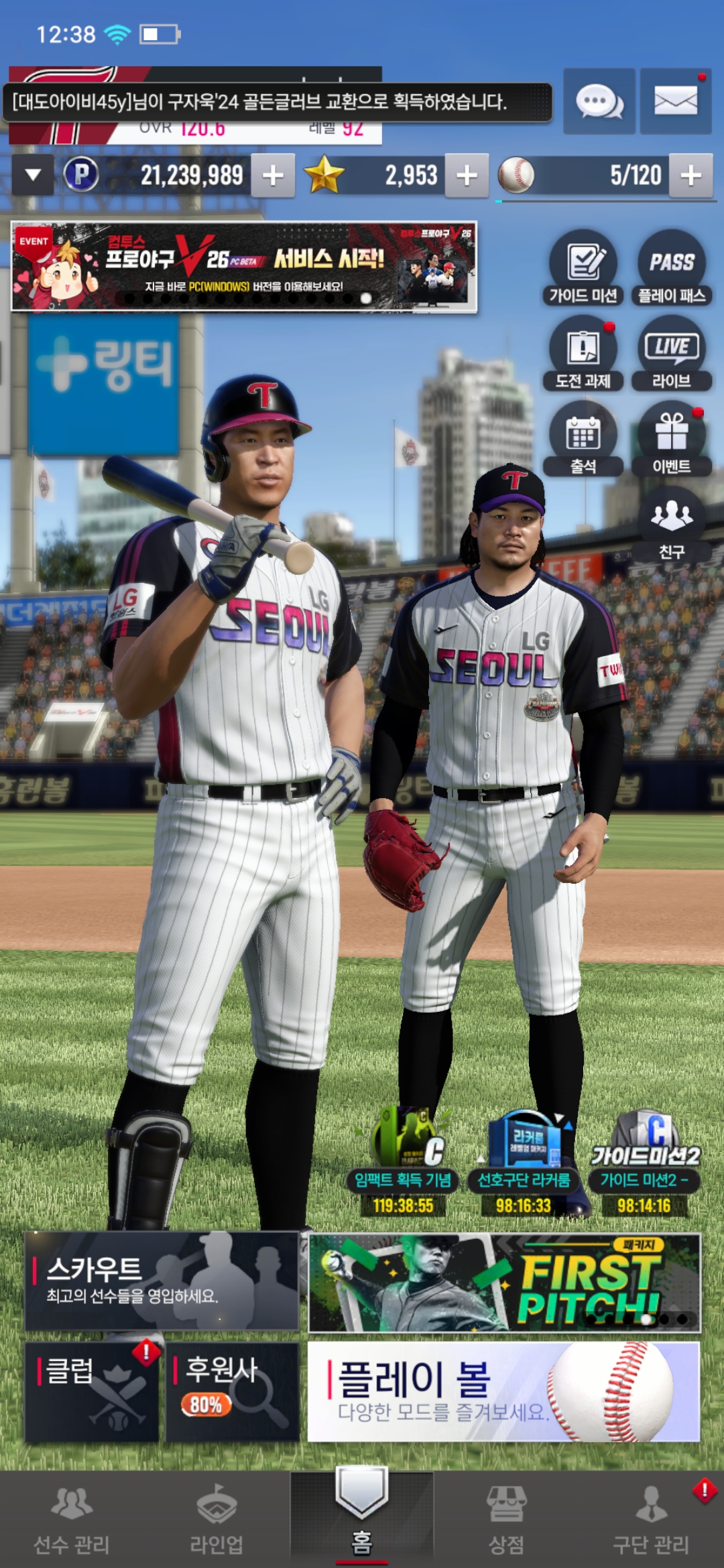
Task: Add more star currency with plus button
Action: (467, 176)
